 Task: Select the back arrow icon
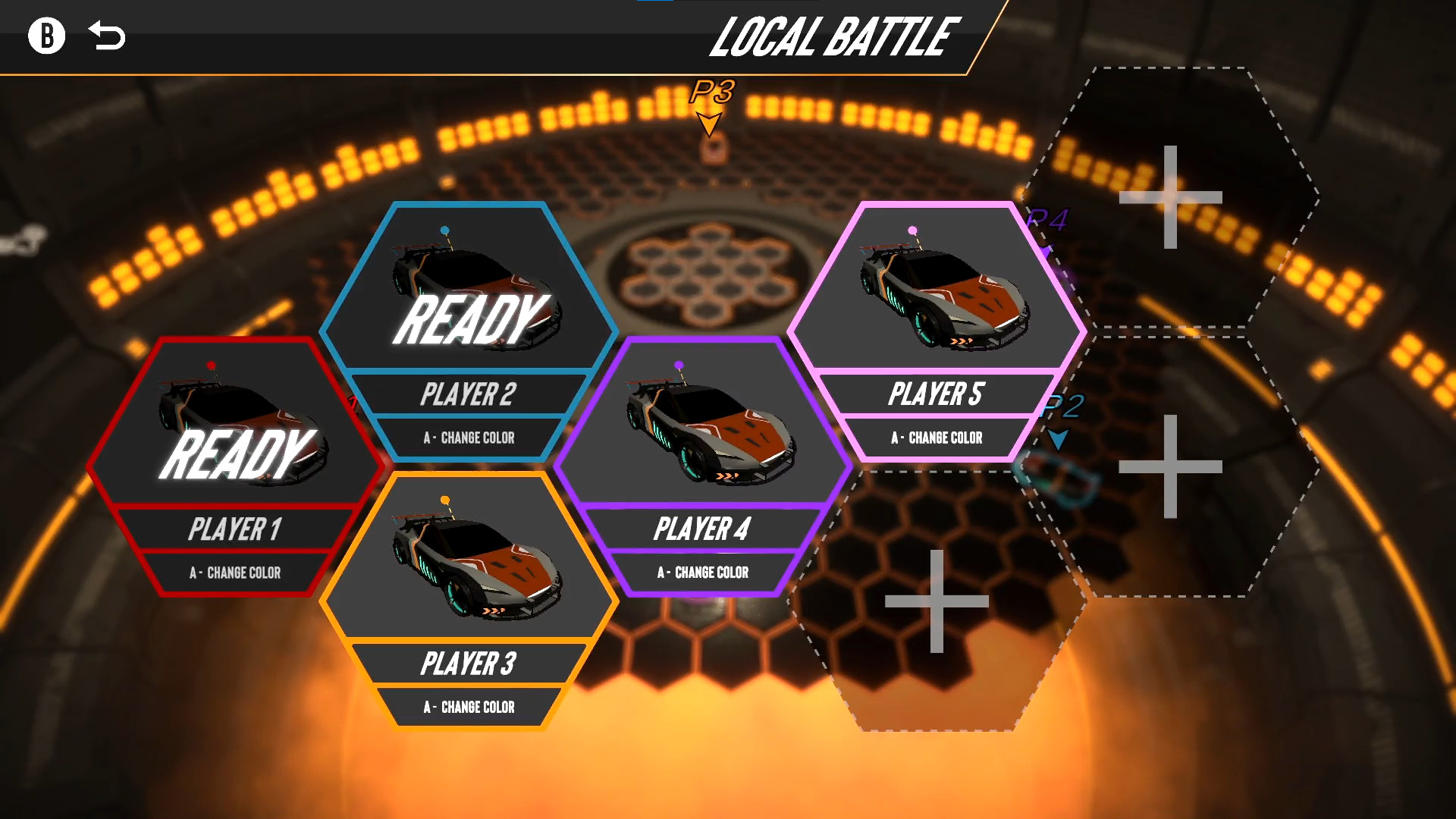pyautogui.click(x=106, y=34)
